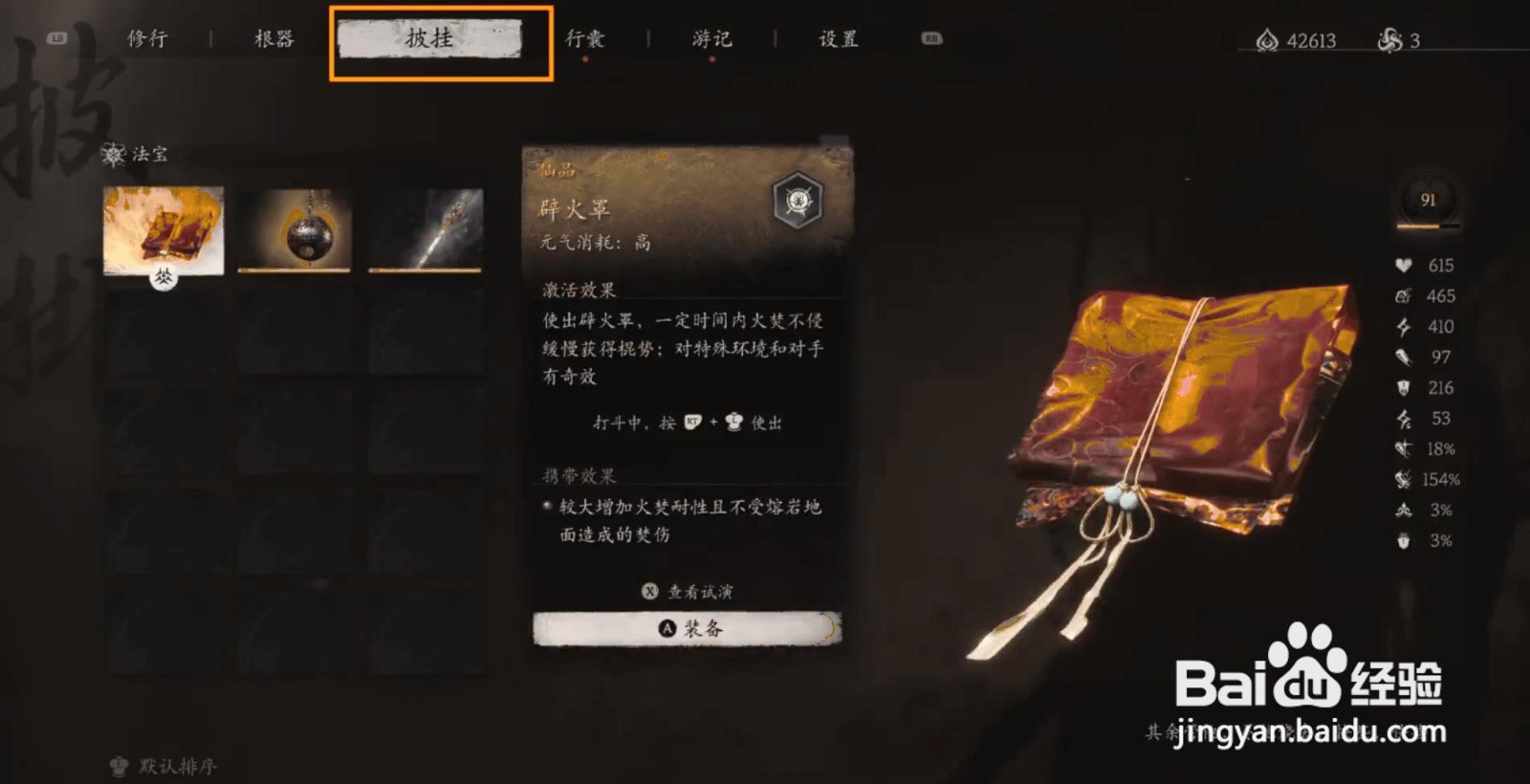Click the level 91 experience progress bar
The width and height of the screenshot is (1530, 784).
click(1425, 227)
